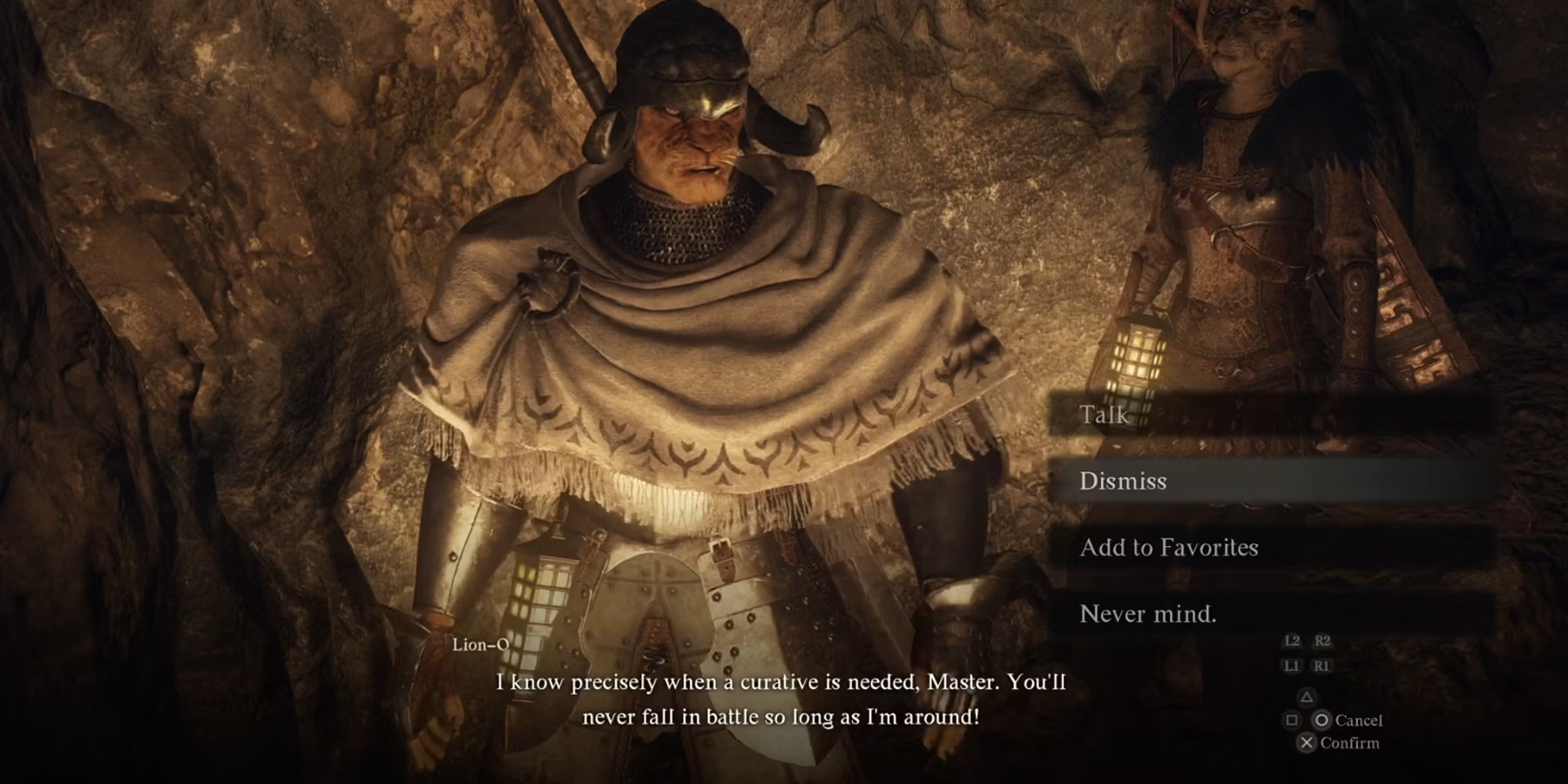Pick the "Never mind." option
1568x784 pixels.
click(1148, 614)
